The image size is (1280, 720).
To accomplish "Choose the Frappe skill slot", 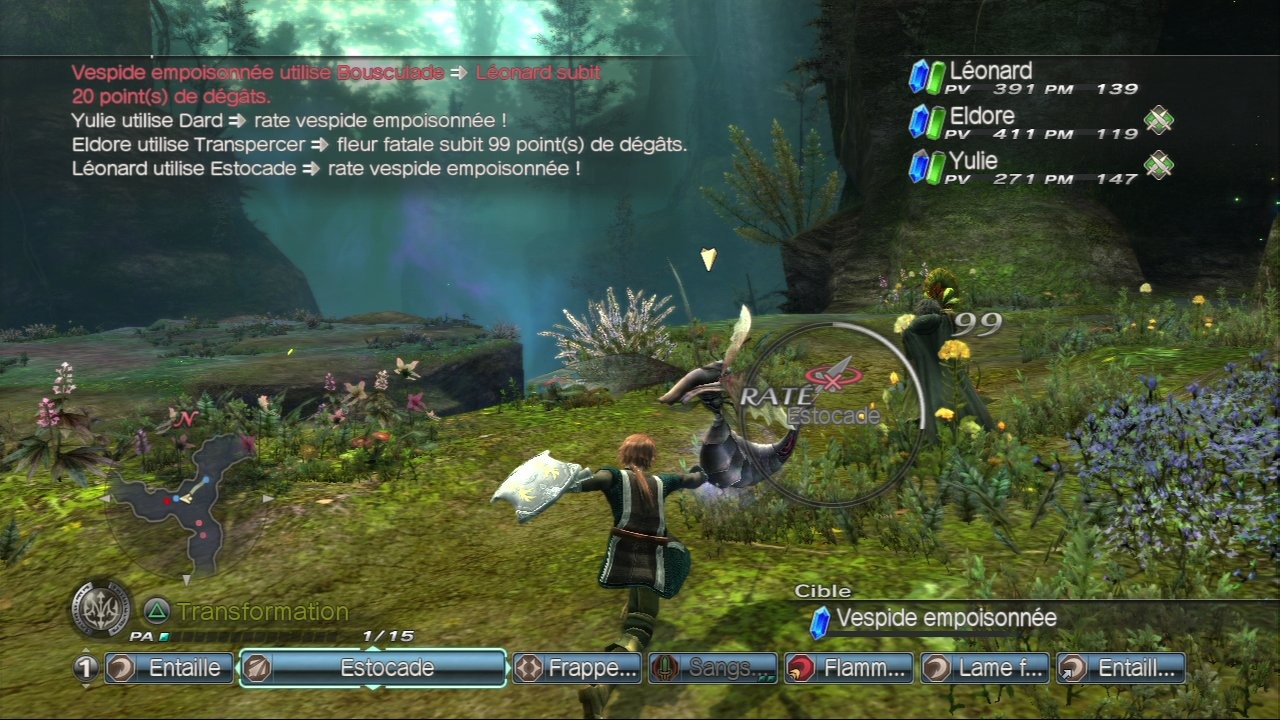I will [577, 668].
